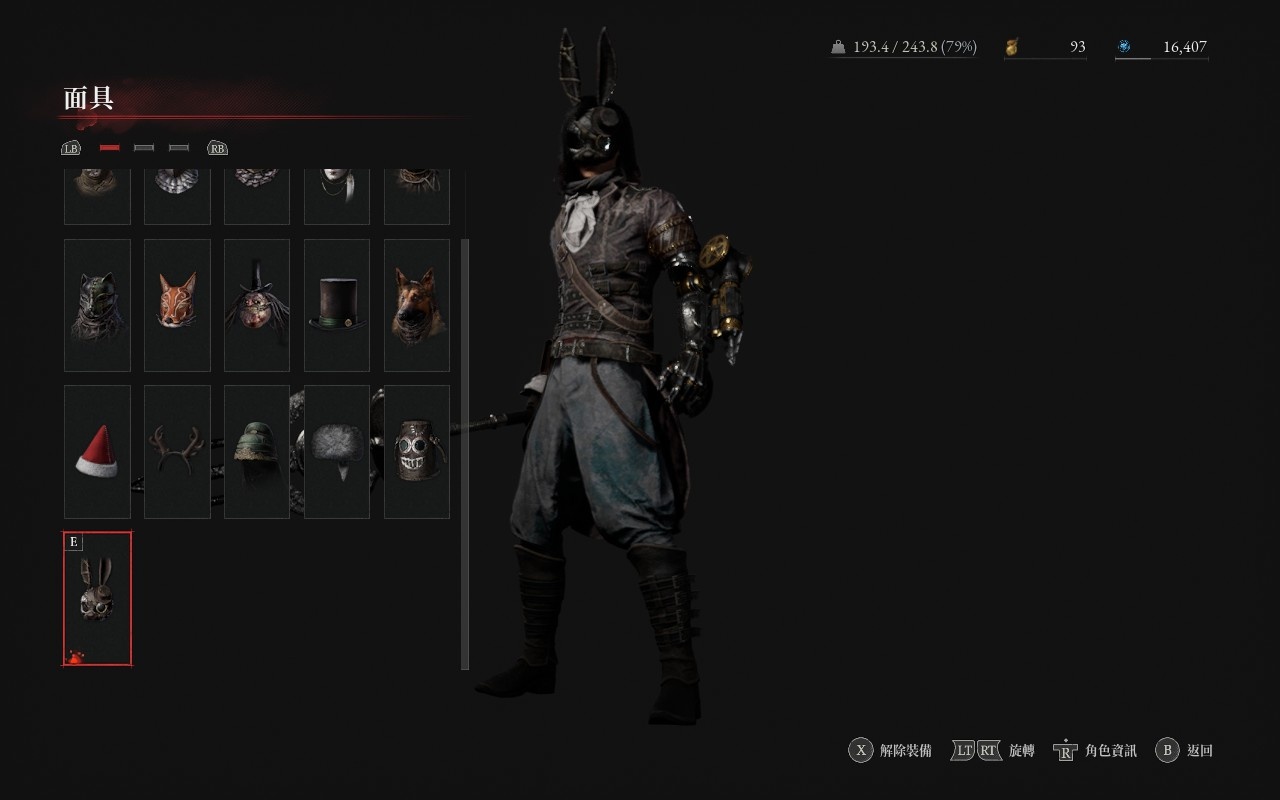
Task: Select the grey fur hat
Action: pyautogui.click(x=337, y=452)
